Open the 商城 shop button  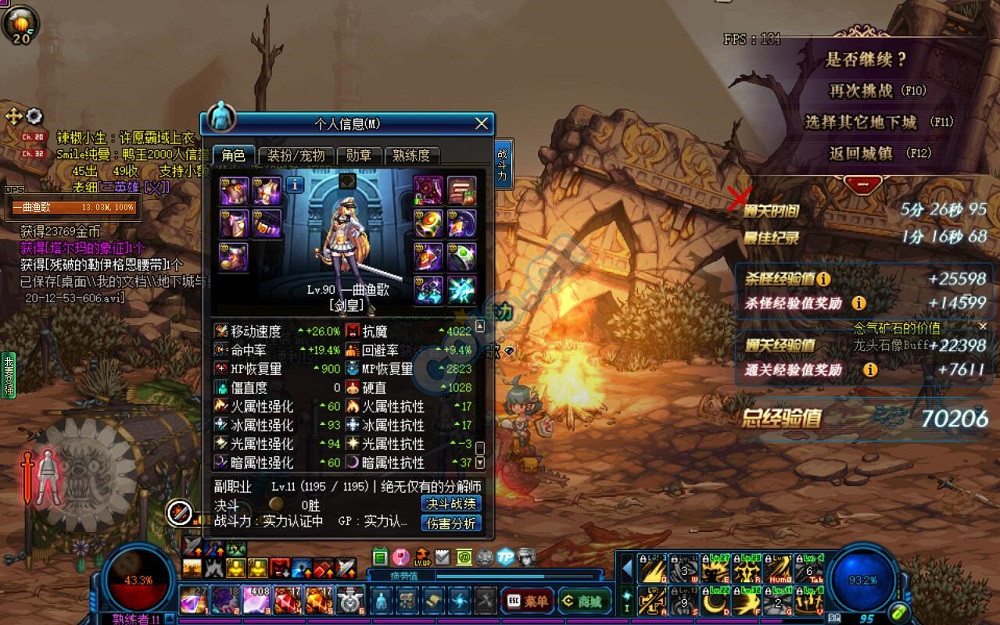click(x=584, y=600)
